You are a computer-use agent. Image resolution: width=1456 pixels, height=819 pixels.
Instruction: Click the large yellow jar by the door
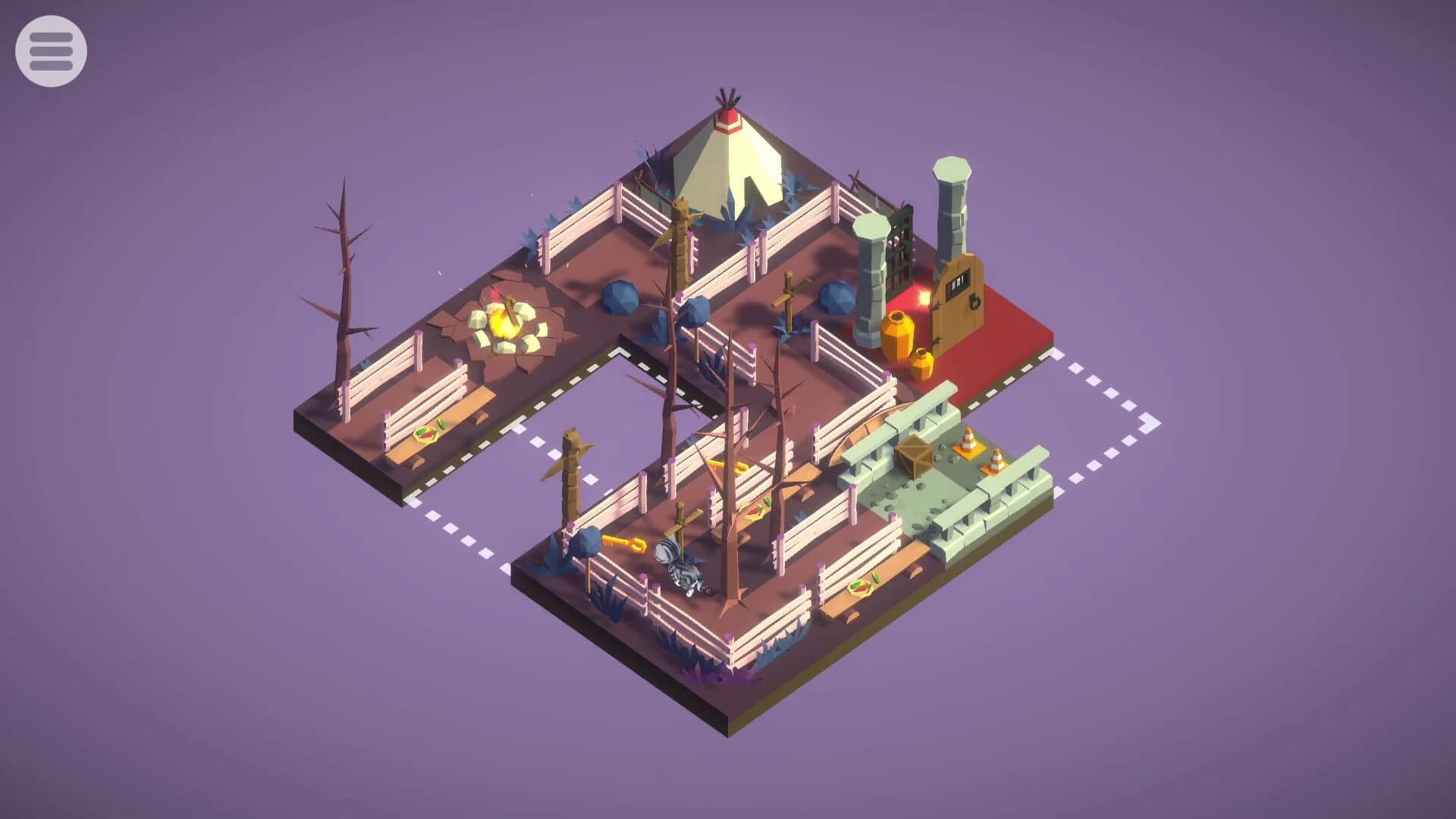tap(896, 334)
